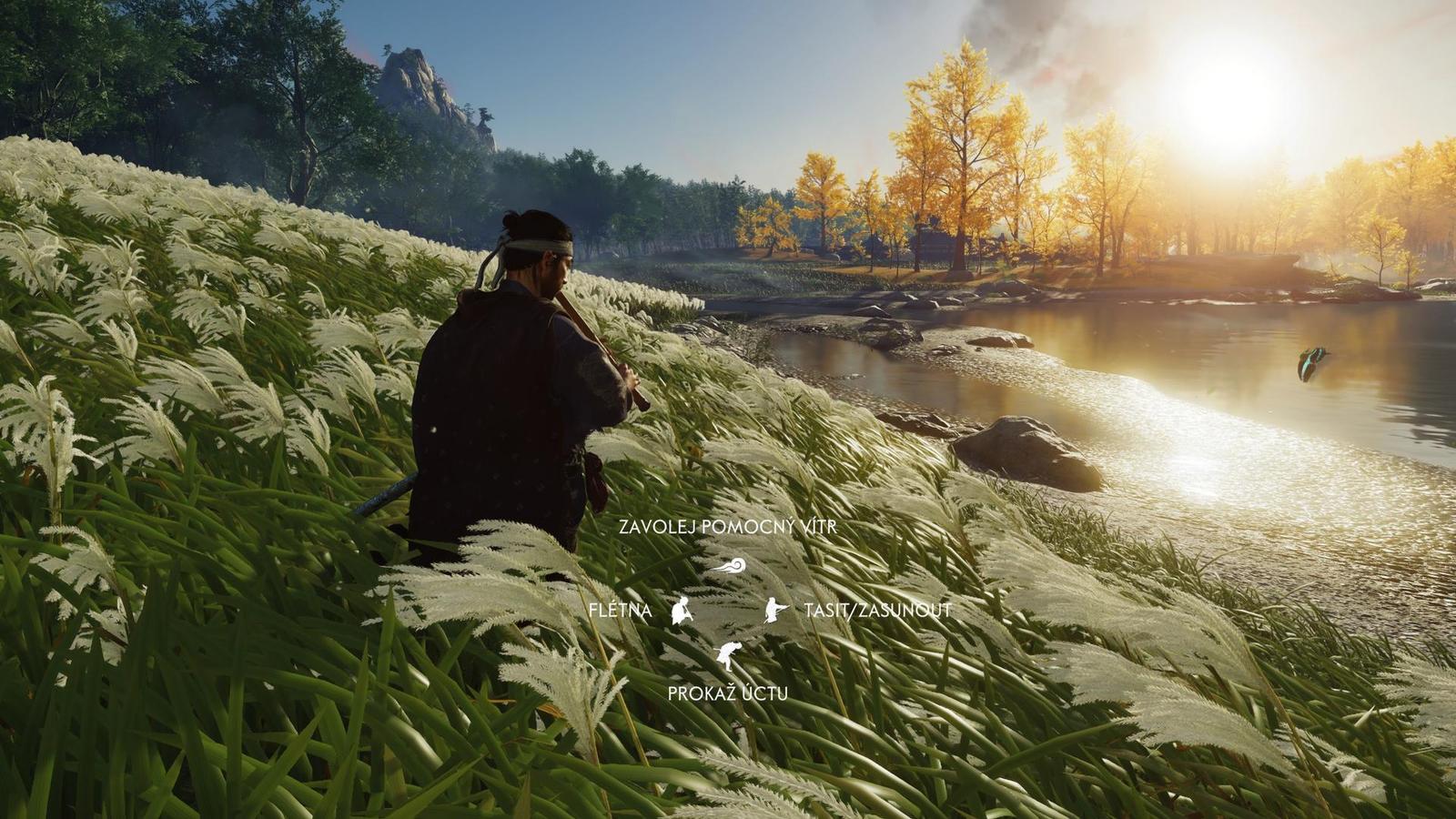
Task: Select the Zavolej pomocný vítr wind gesture
Action: (729, 566)
